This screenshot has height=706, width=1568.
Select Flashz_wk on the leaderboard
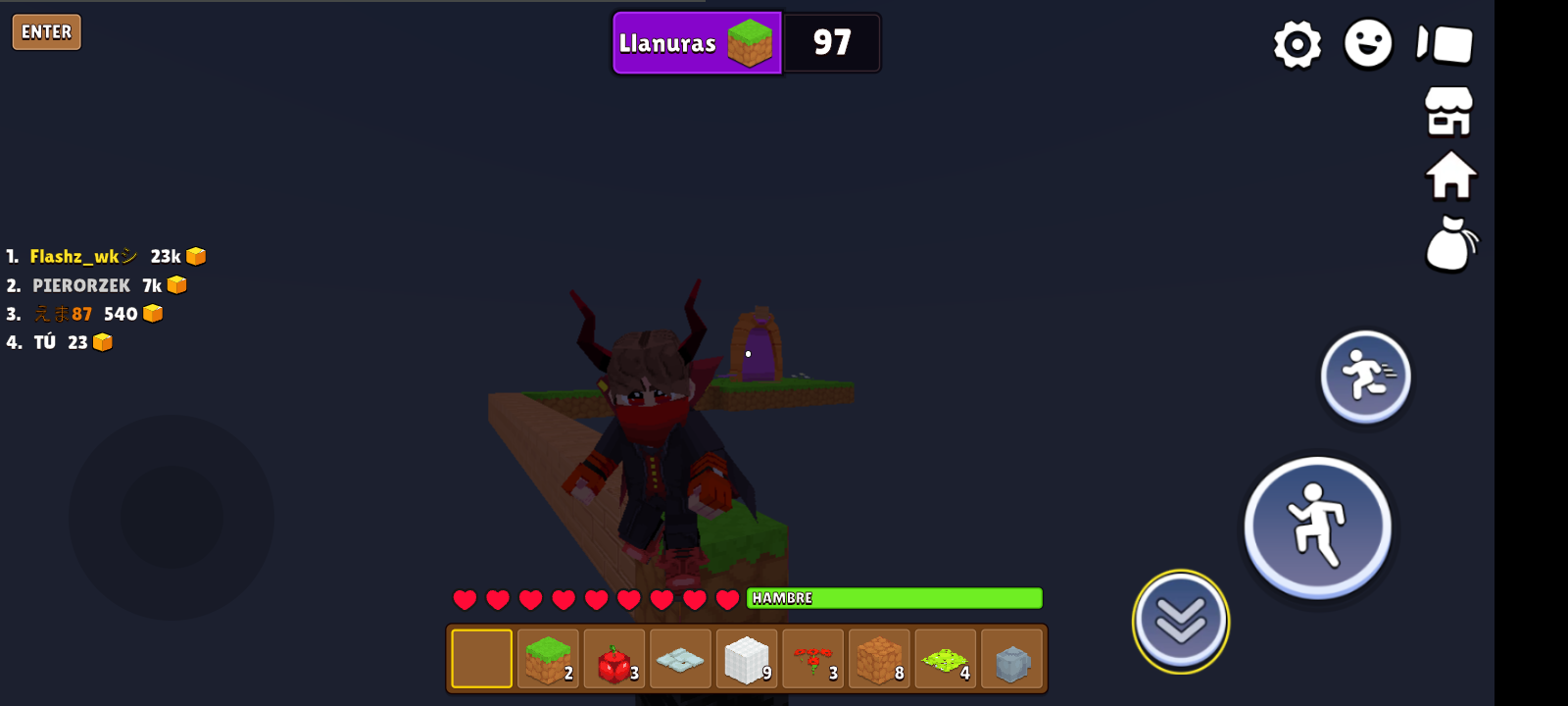point(74,257)
